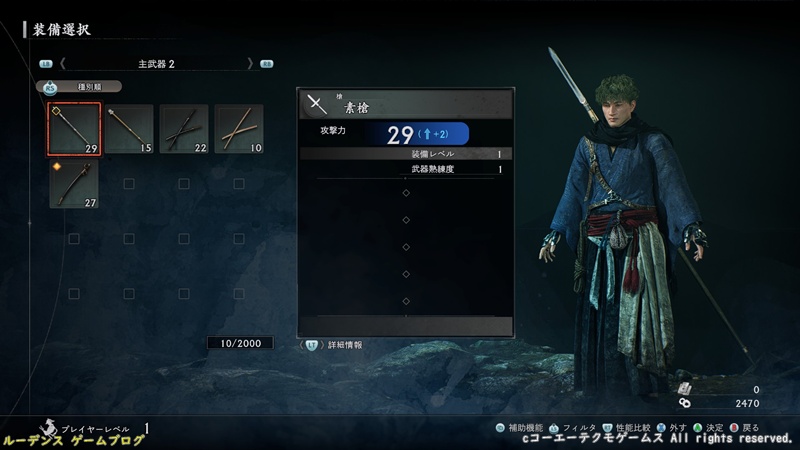This screenshot has height=450, width=800.
Task: Select the spear slot with attack 29
Action: click(x=74, y=130)
